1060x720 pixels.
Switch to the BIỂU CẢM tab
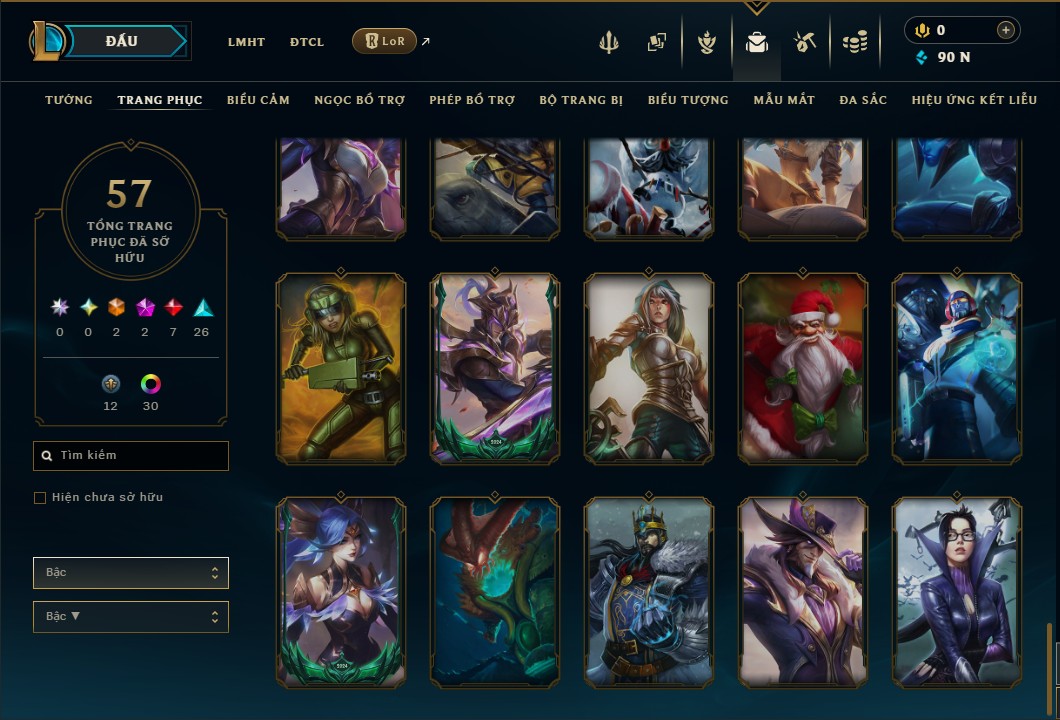coord(258,100)
